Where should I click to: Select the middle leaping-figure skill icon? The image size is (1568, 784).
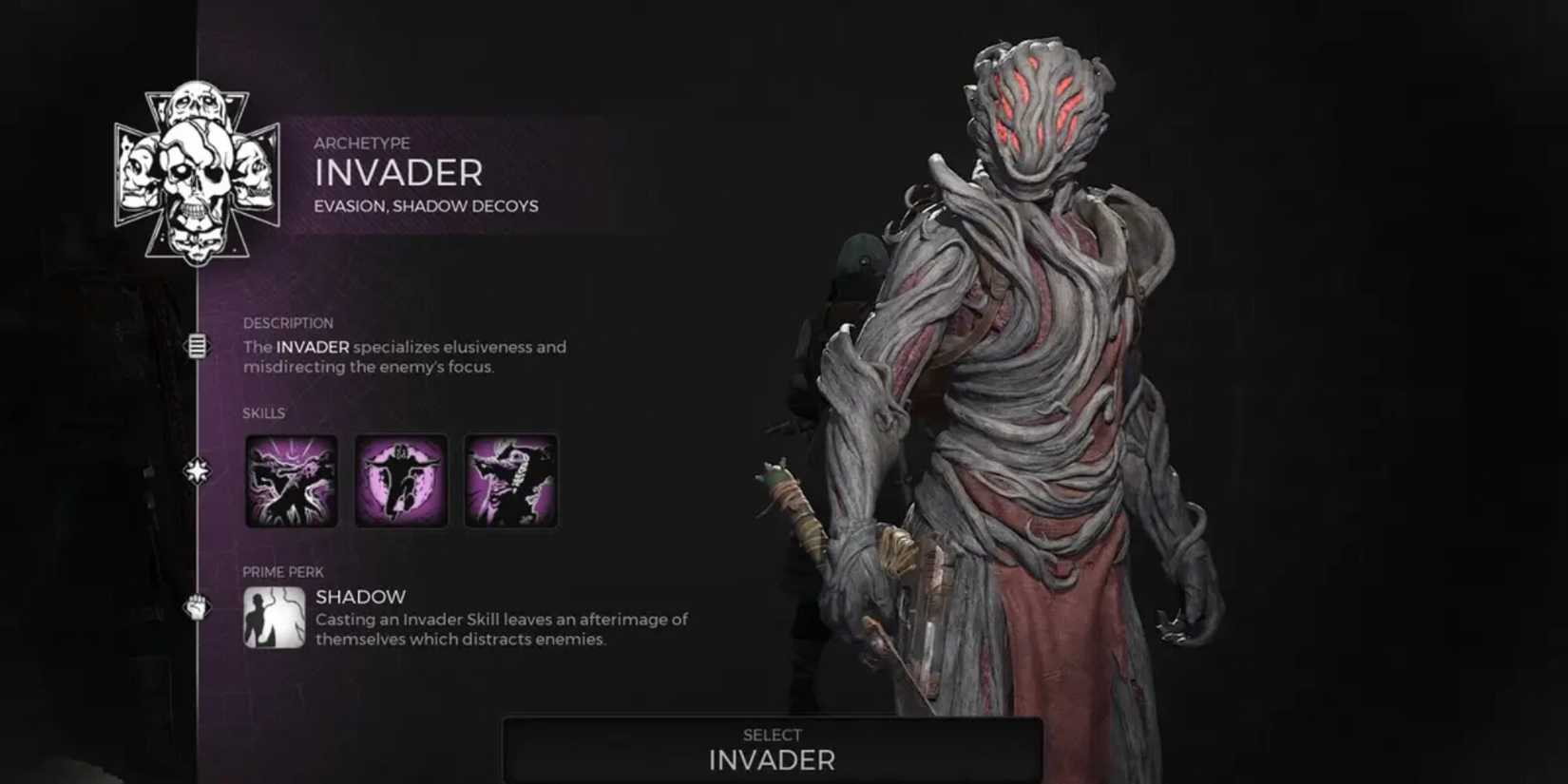pos(400,480)
